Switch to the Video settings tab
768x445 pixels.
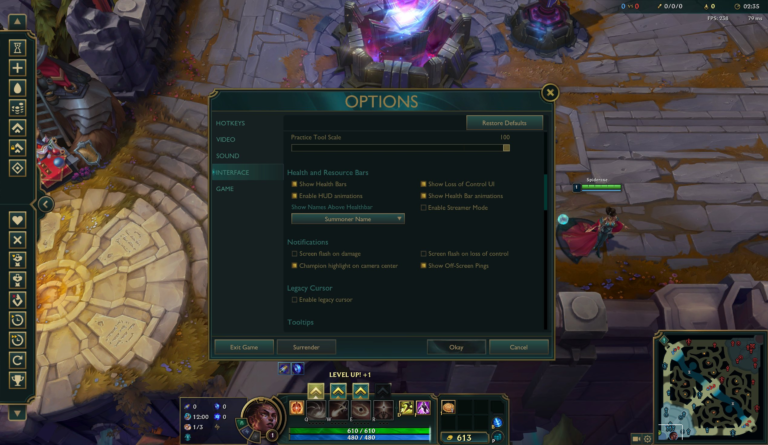point(226,139)
